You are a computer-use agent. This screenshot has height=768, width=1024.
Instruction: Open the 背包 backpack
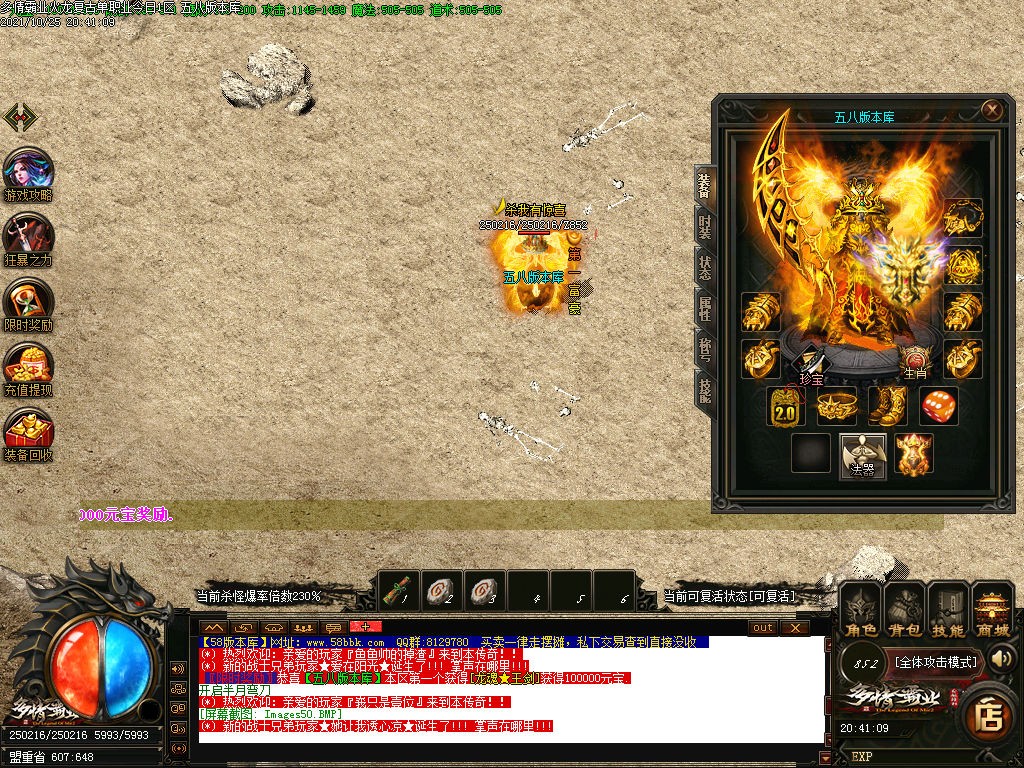904,608
